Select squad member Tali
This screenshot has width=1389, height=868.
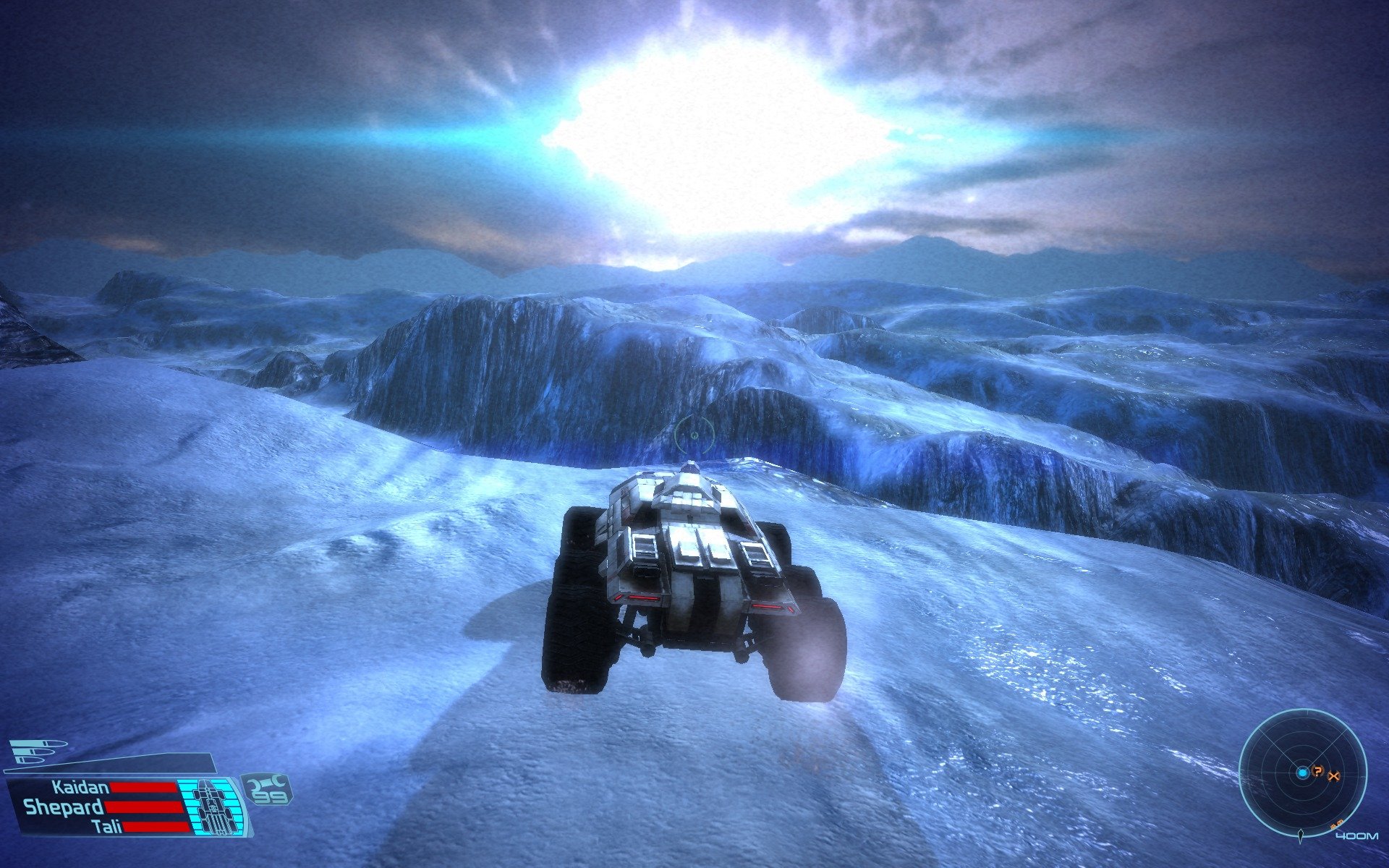click(x=107, y=827)
